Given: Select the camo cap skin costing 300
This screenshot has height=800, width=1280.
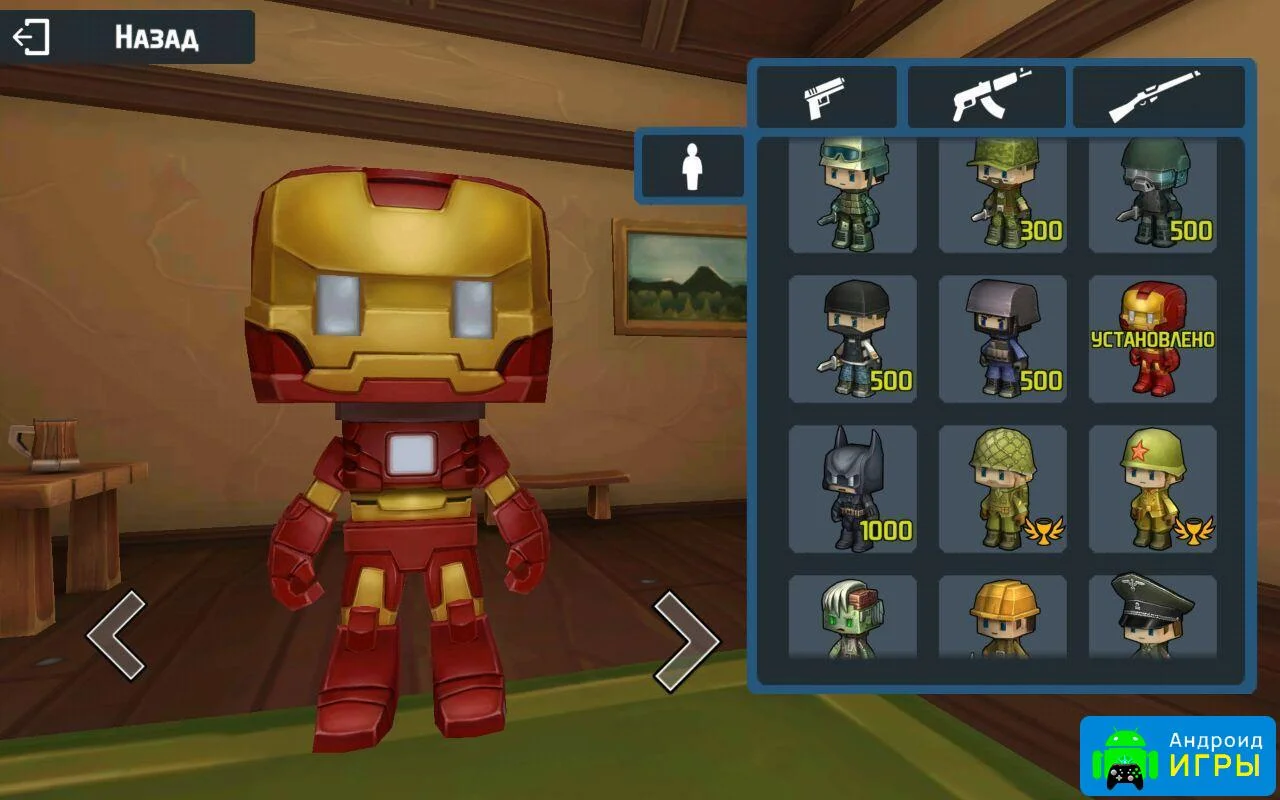Looking at the screenshot, I should coord(1002,195).
